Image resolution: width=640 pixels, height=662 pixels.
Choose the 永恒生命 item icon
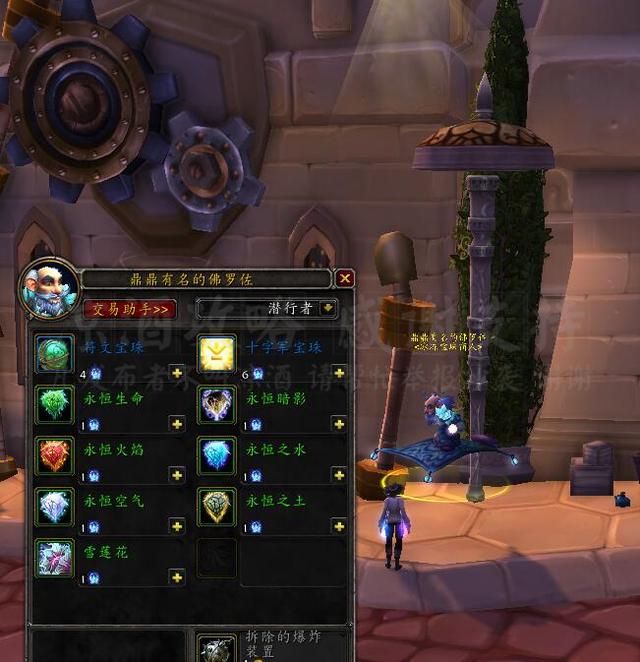pos(54,404)
